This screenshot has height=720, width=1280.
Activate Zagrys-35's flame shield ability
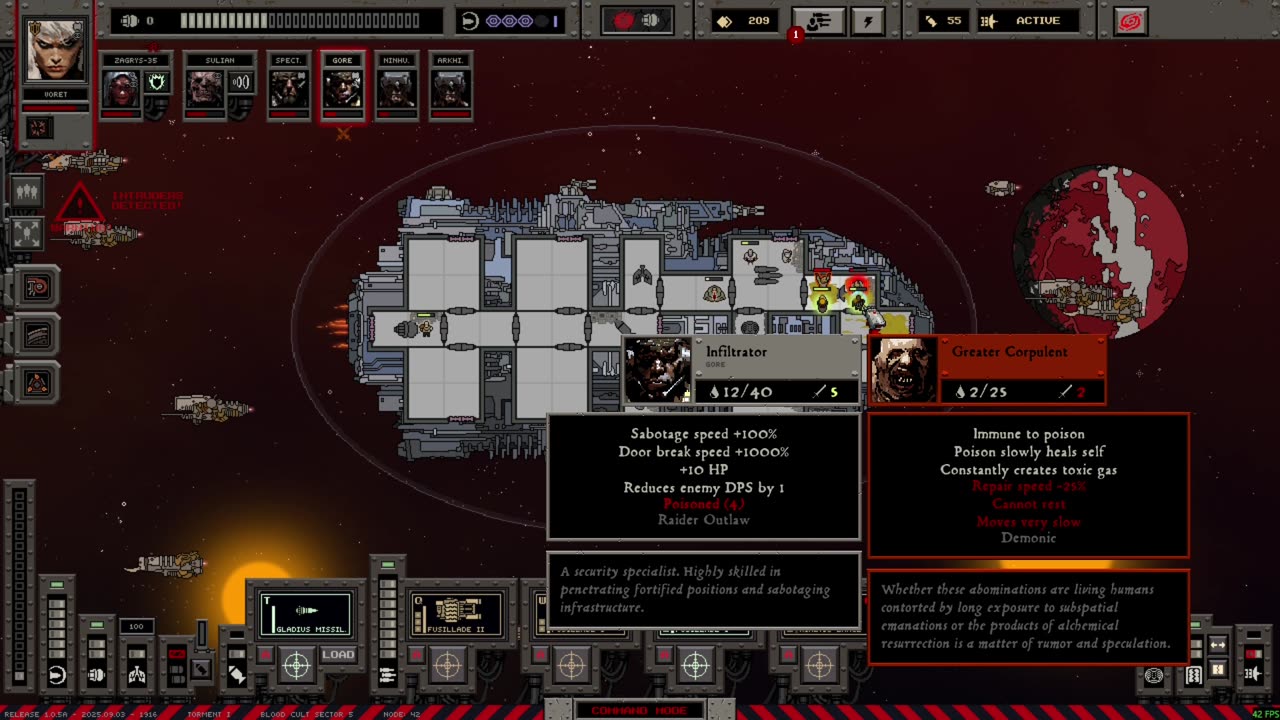(x=157, y=83)
